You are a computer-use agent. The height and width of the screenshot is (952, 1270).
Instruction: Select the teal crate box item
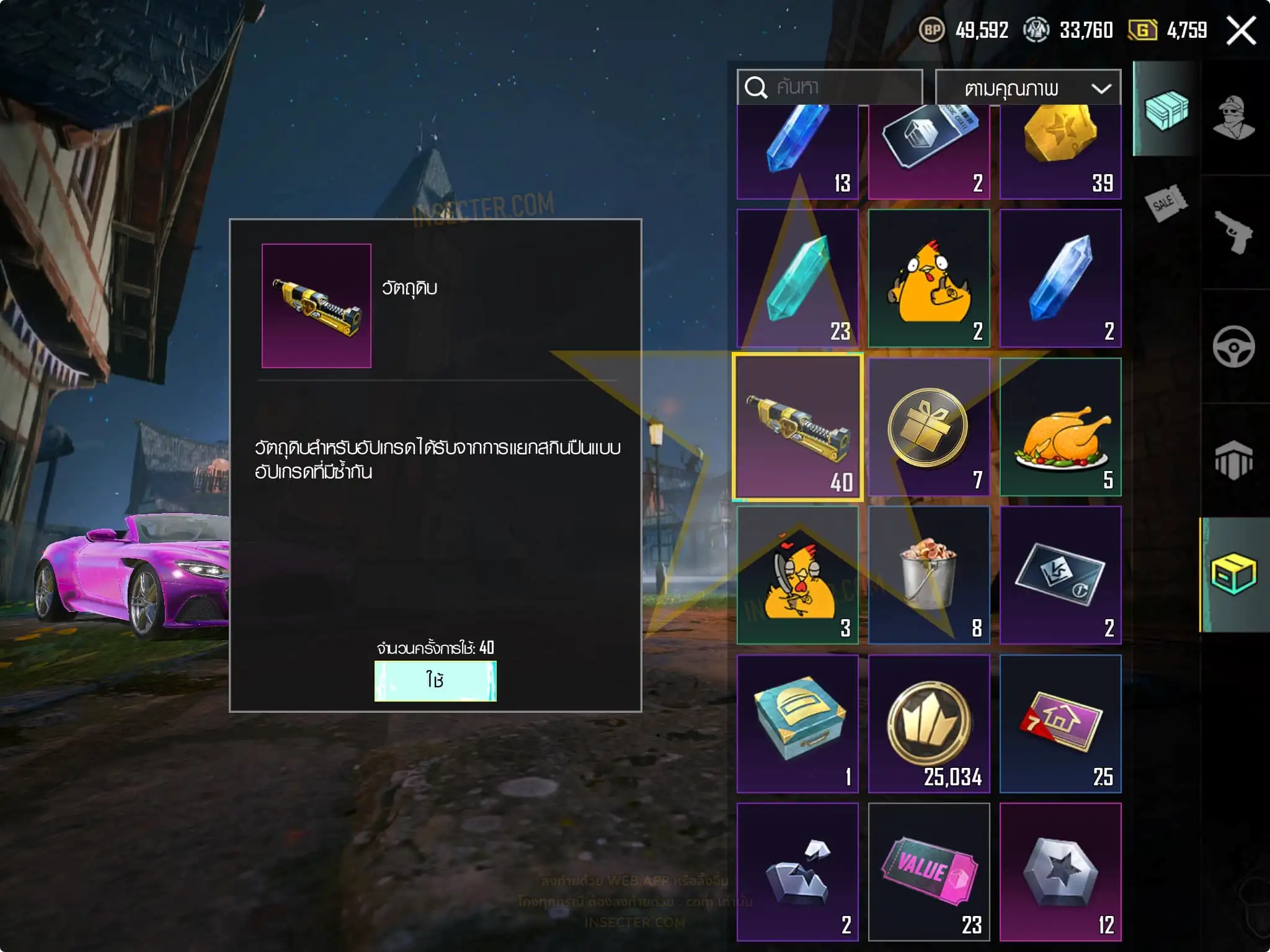click(x=797, y=723)
